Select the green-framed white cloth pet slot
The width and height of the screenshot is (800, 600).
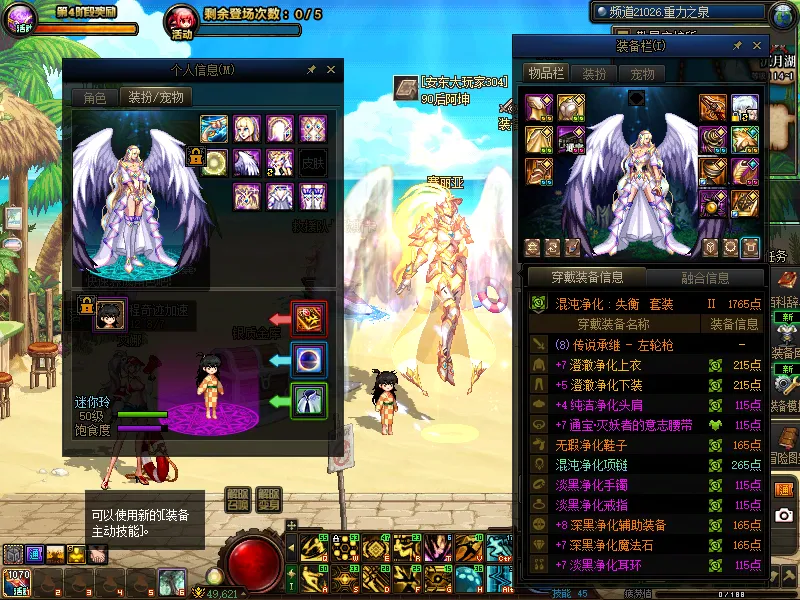pyautogui.click(x=309, y=401)
